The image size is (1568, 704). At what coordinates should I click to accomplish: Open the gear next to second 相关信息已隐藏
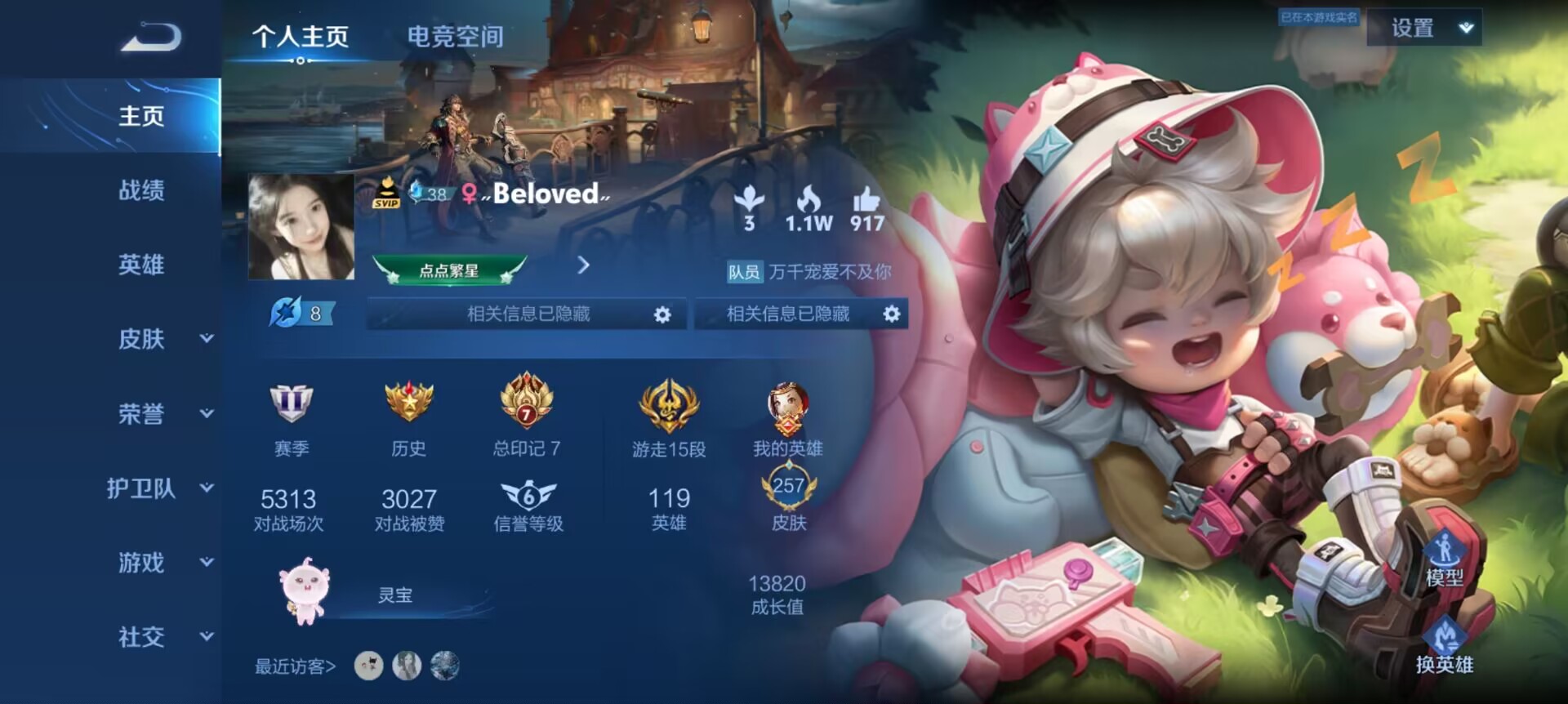[x=890, y=314]
